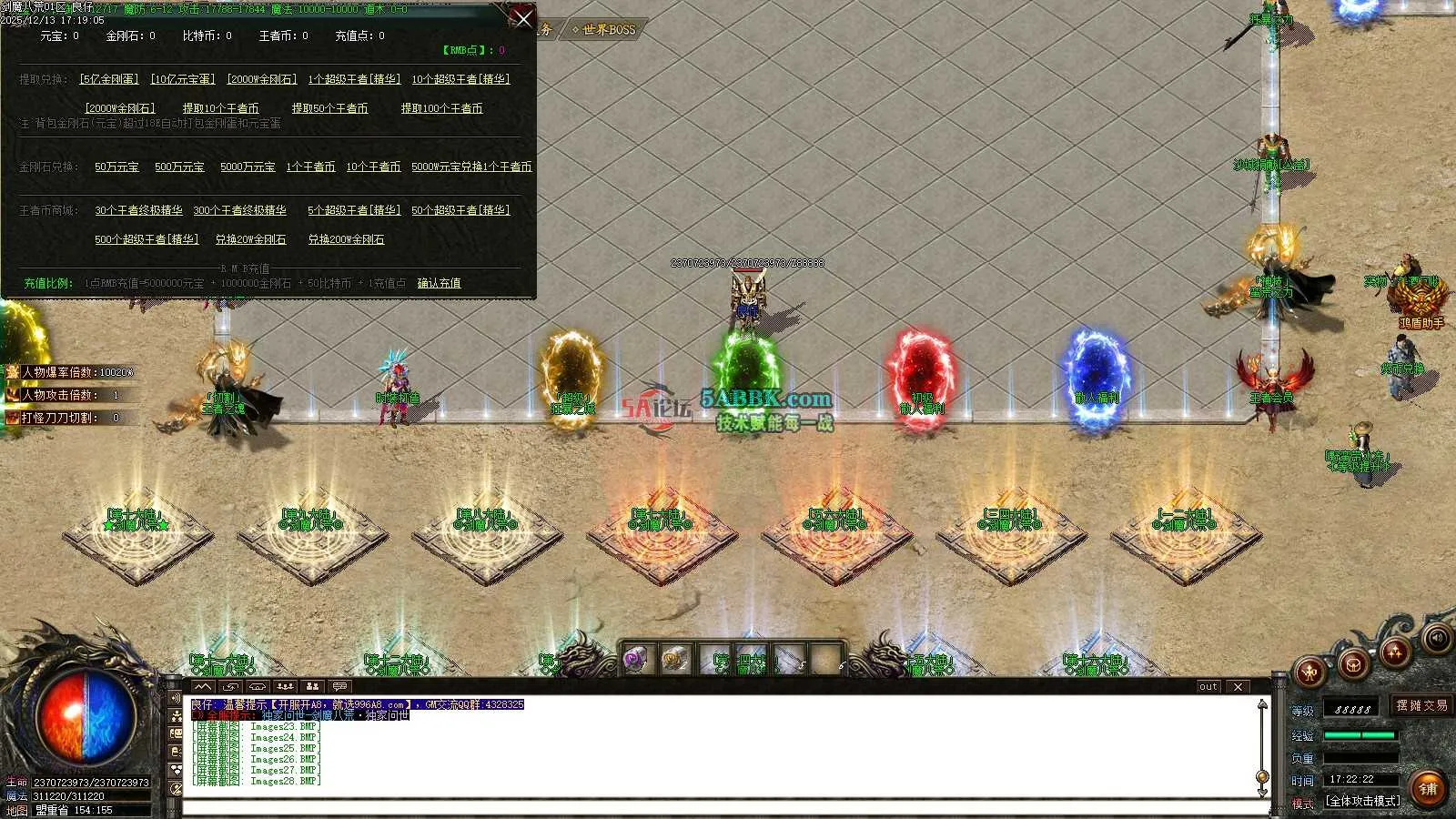Close the exchange panel with the X
1456x819 pixels.
523,18
